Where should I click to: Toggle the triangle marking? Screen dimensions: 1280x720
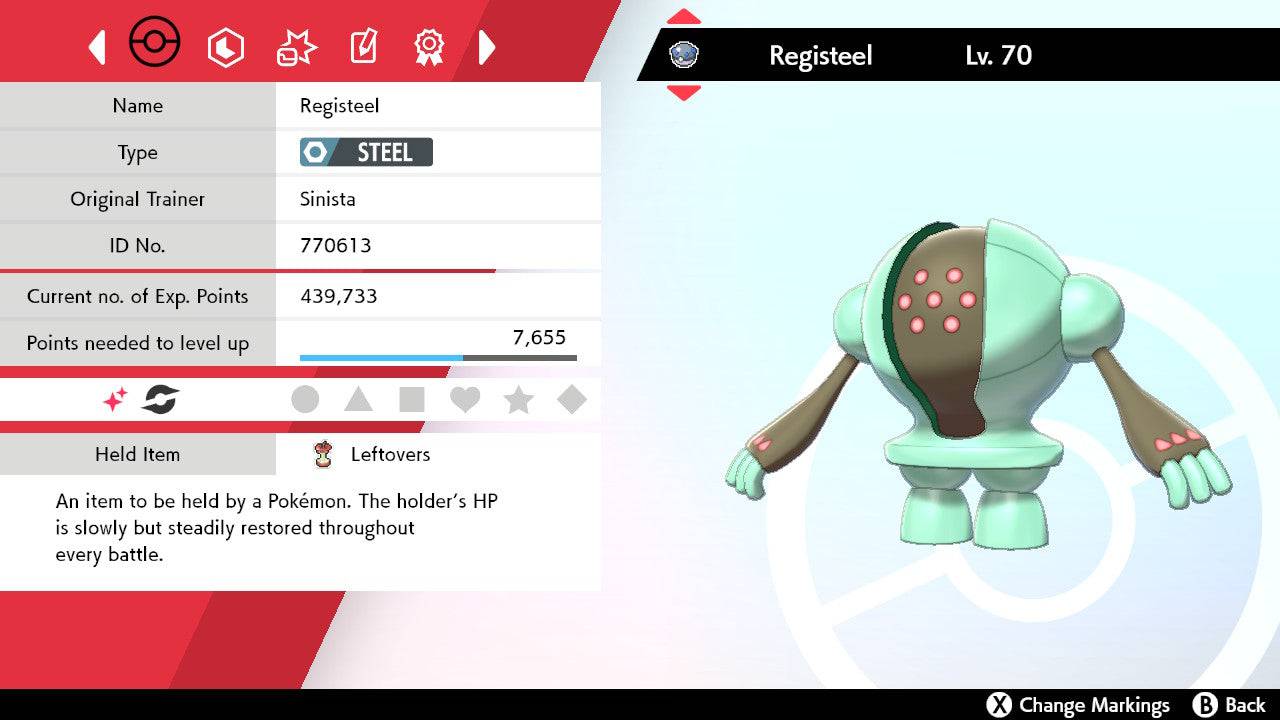pos(358,400)
